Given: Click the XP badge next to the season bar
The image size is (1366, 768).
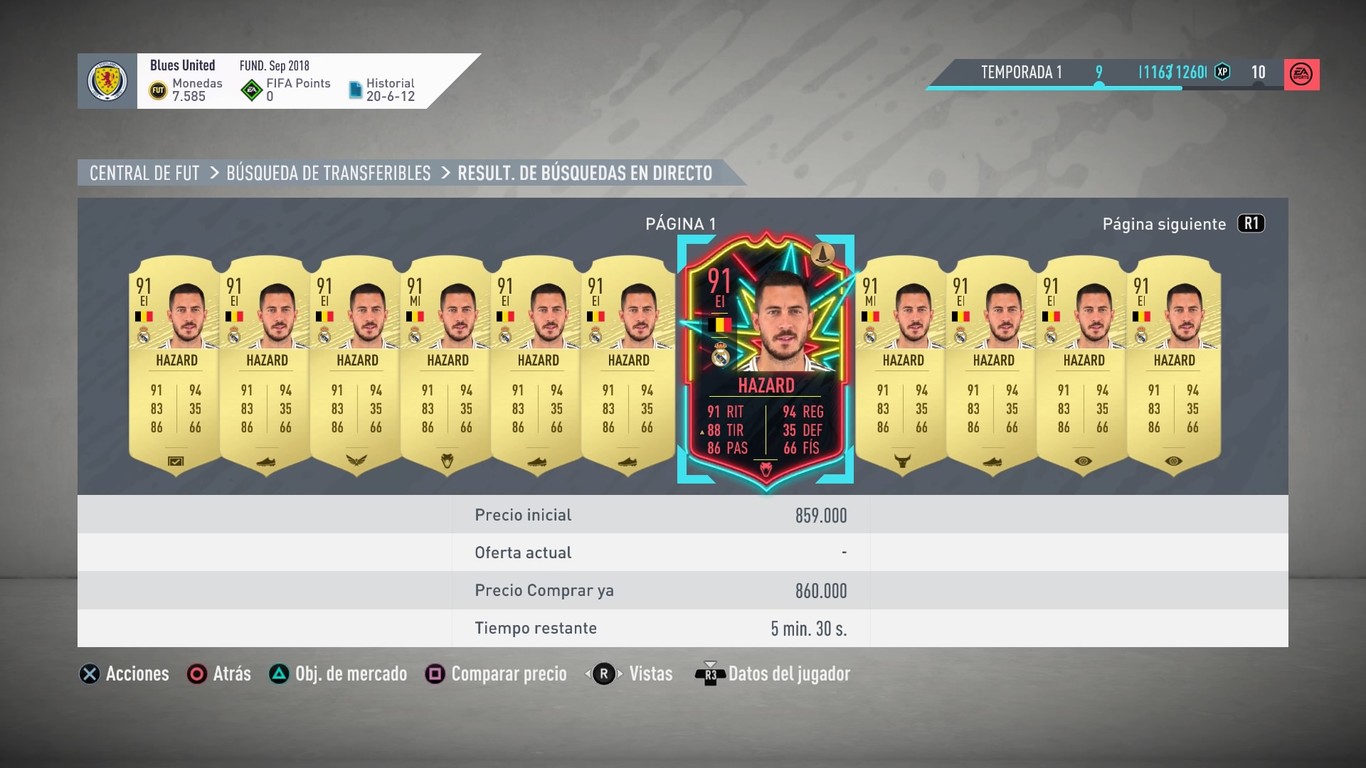Looking at the screenshot, I should point(1221,72).
